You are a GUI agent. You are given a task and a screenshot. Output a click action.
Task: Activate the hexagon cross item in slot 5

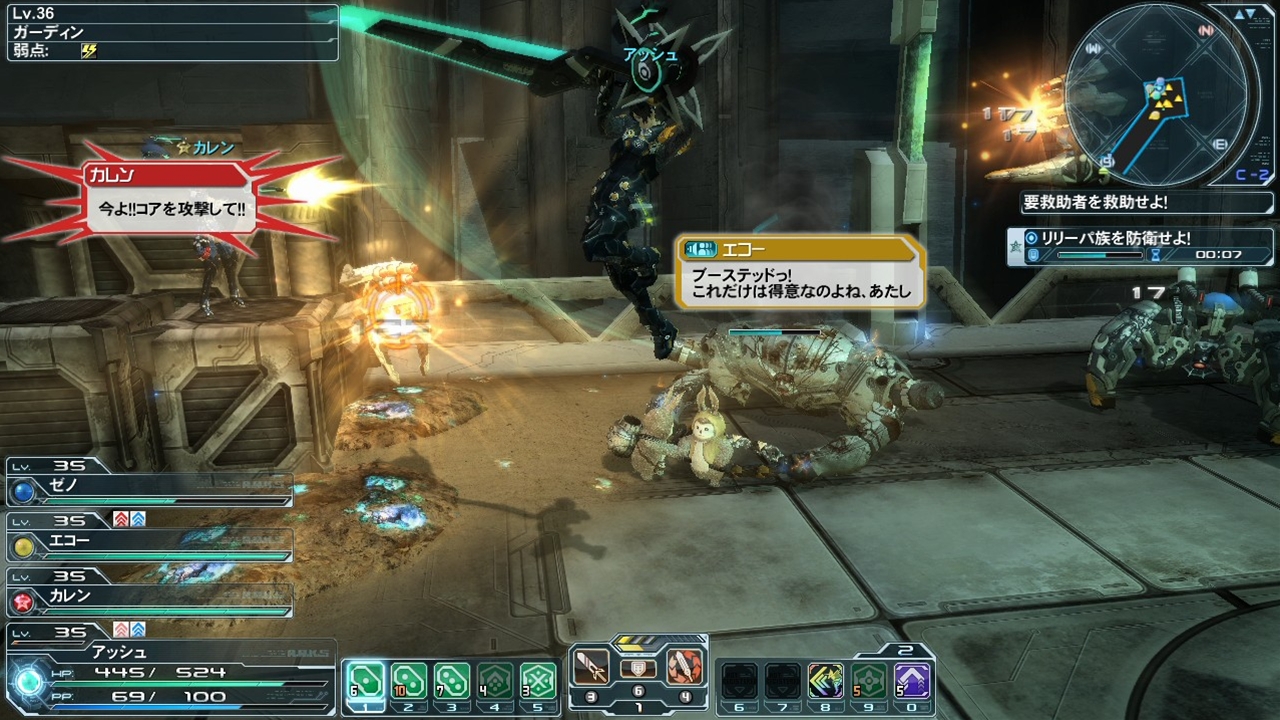(539, 682)
